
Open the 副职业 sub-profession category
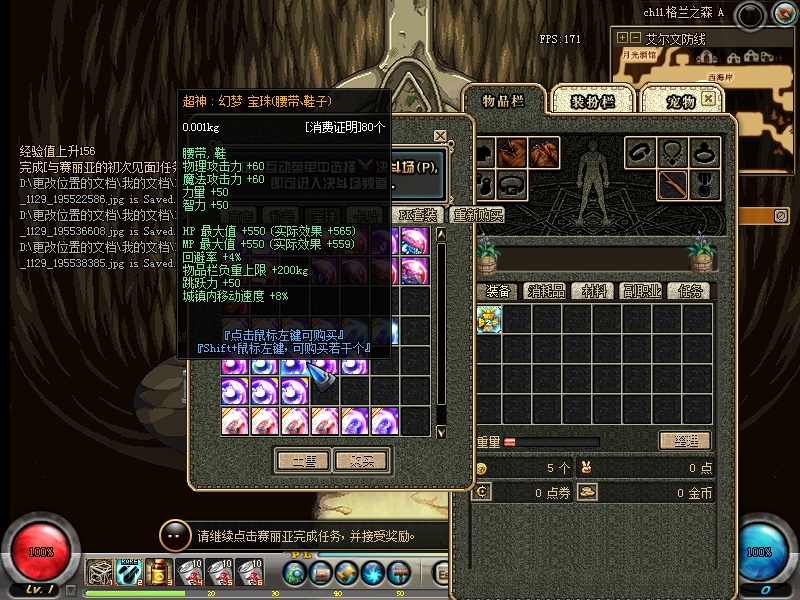click(643, 291)
